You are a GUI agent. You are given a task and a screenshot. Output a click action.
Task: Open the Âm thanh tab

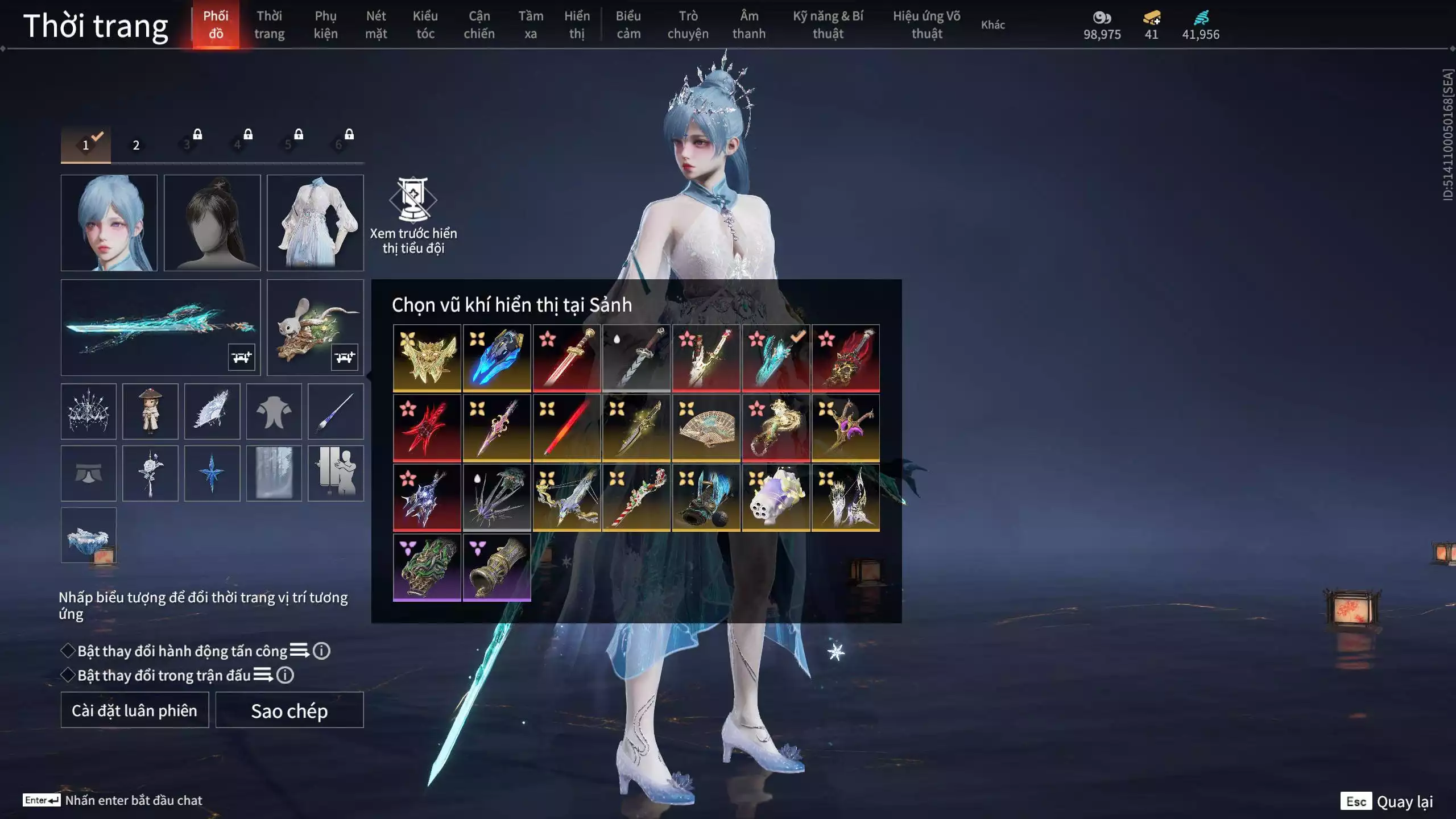748,25
